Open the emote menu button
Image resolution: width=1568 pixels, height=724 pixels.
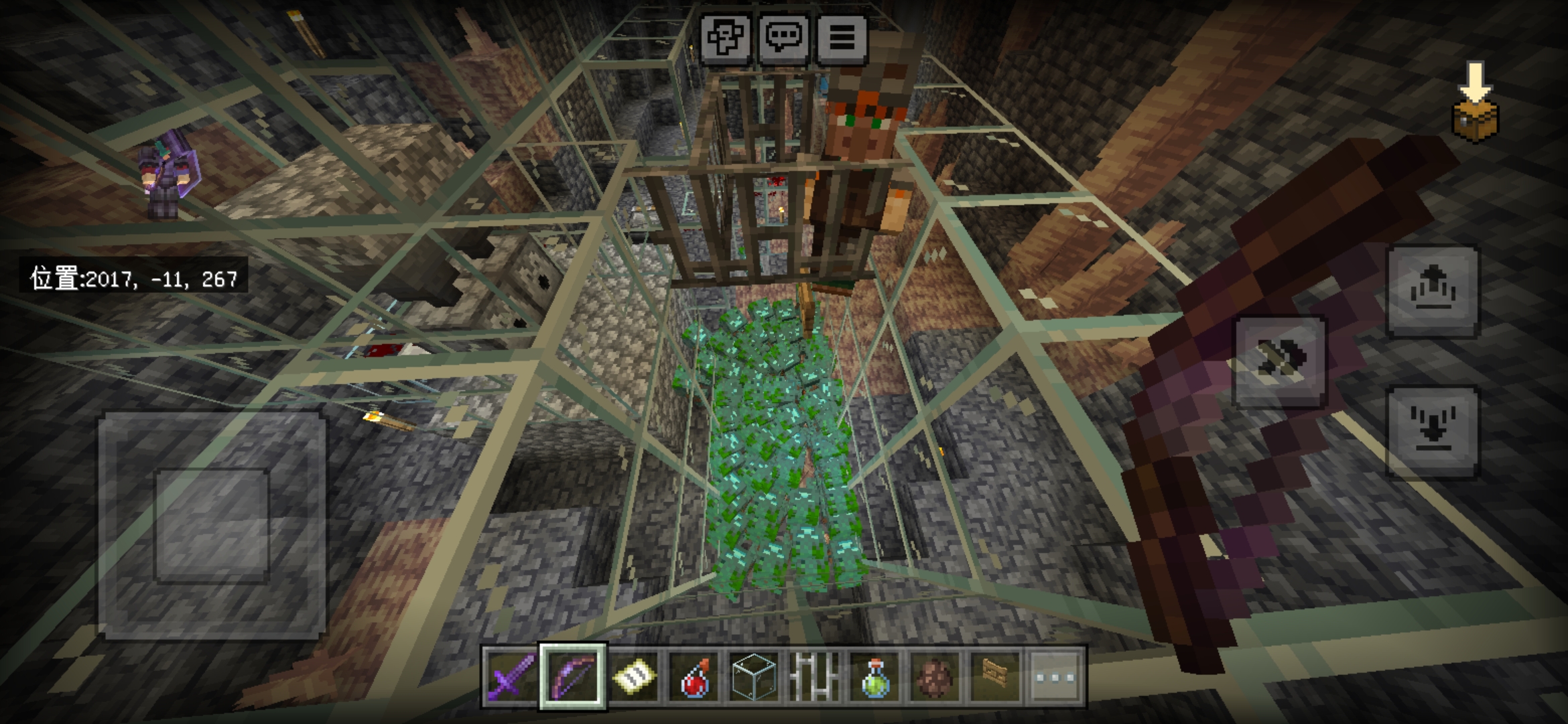725,38
